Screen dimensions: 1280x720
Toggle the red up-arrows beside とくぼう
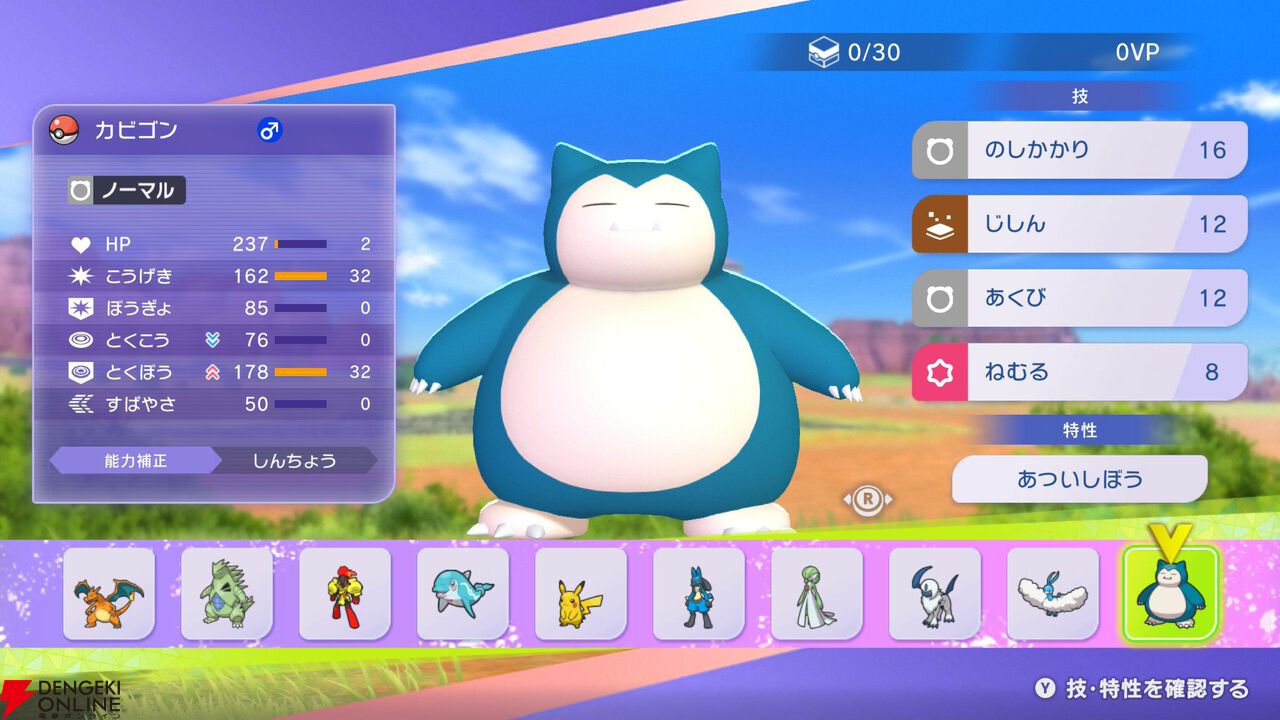(213, 372)
